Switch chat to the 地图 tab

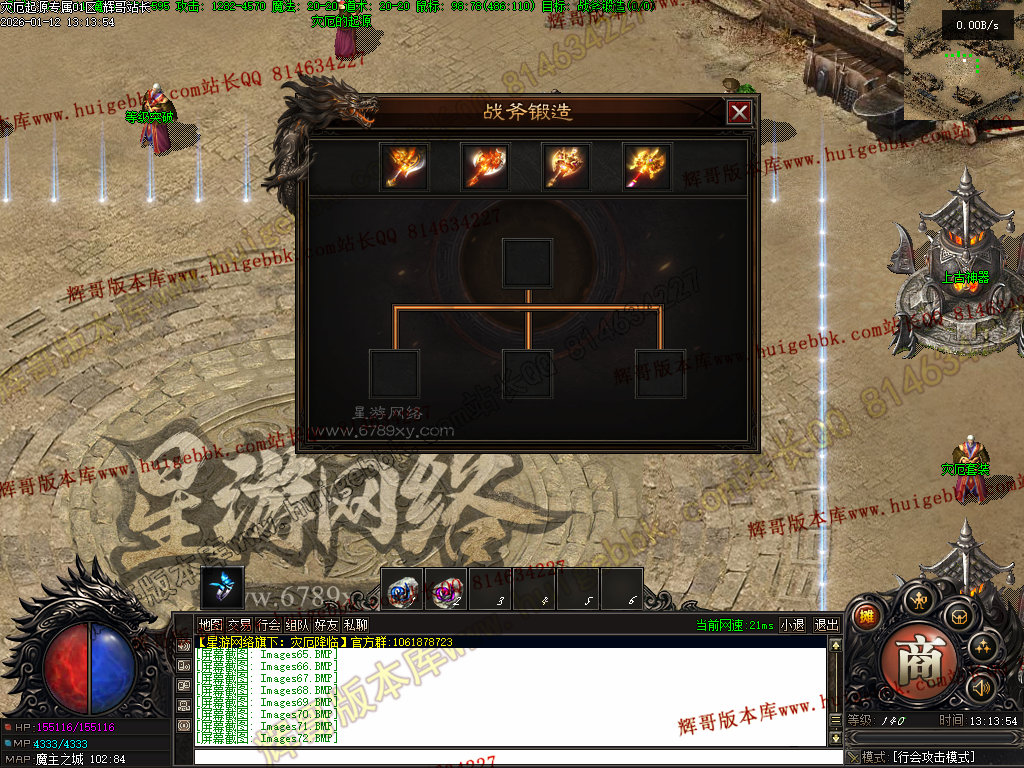[210, 625]
